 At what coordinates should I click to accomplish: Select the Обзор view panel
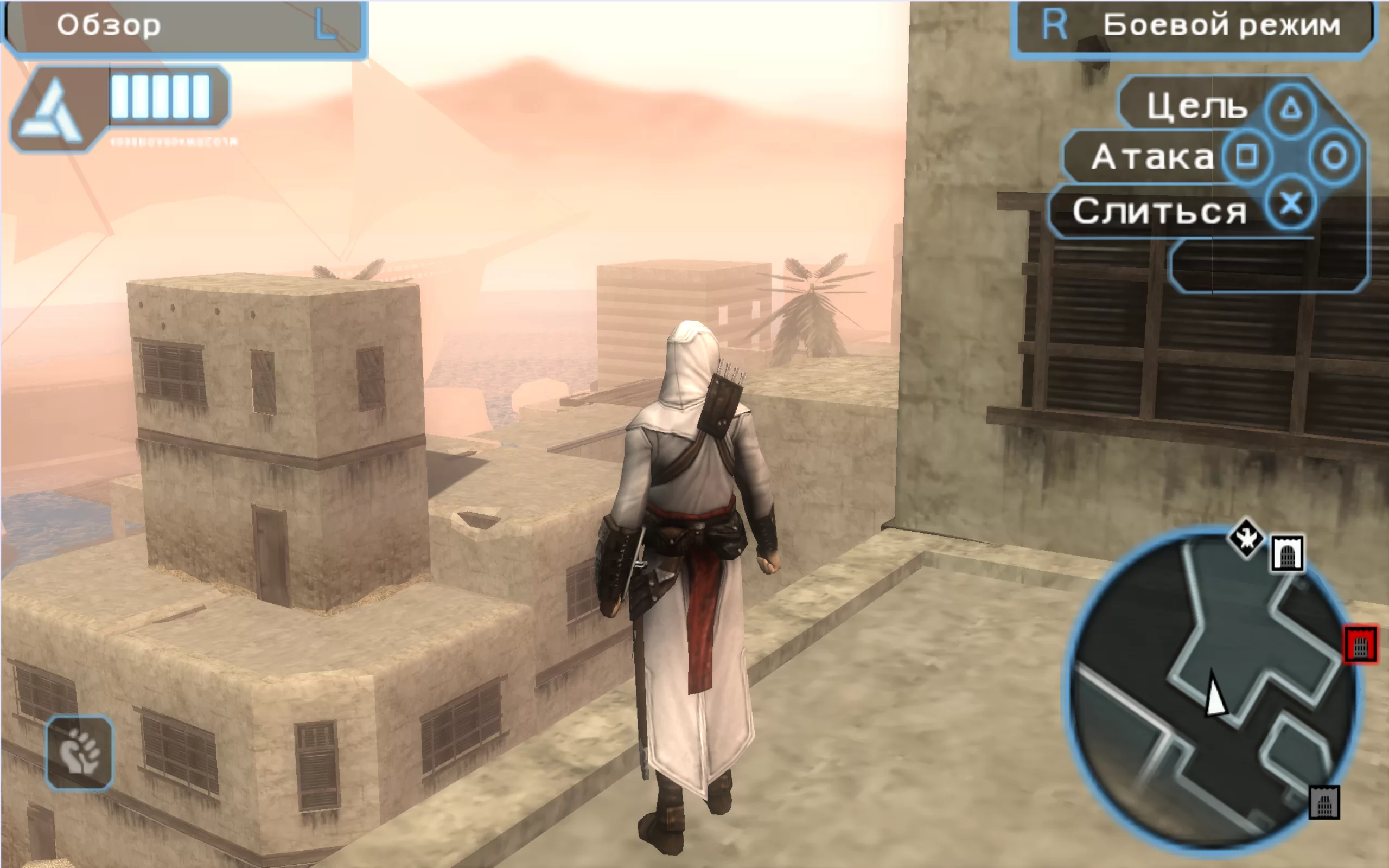pos(184,27)
